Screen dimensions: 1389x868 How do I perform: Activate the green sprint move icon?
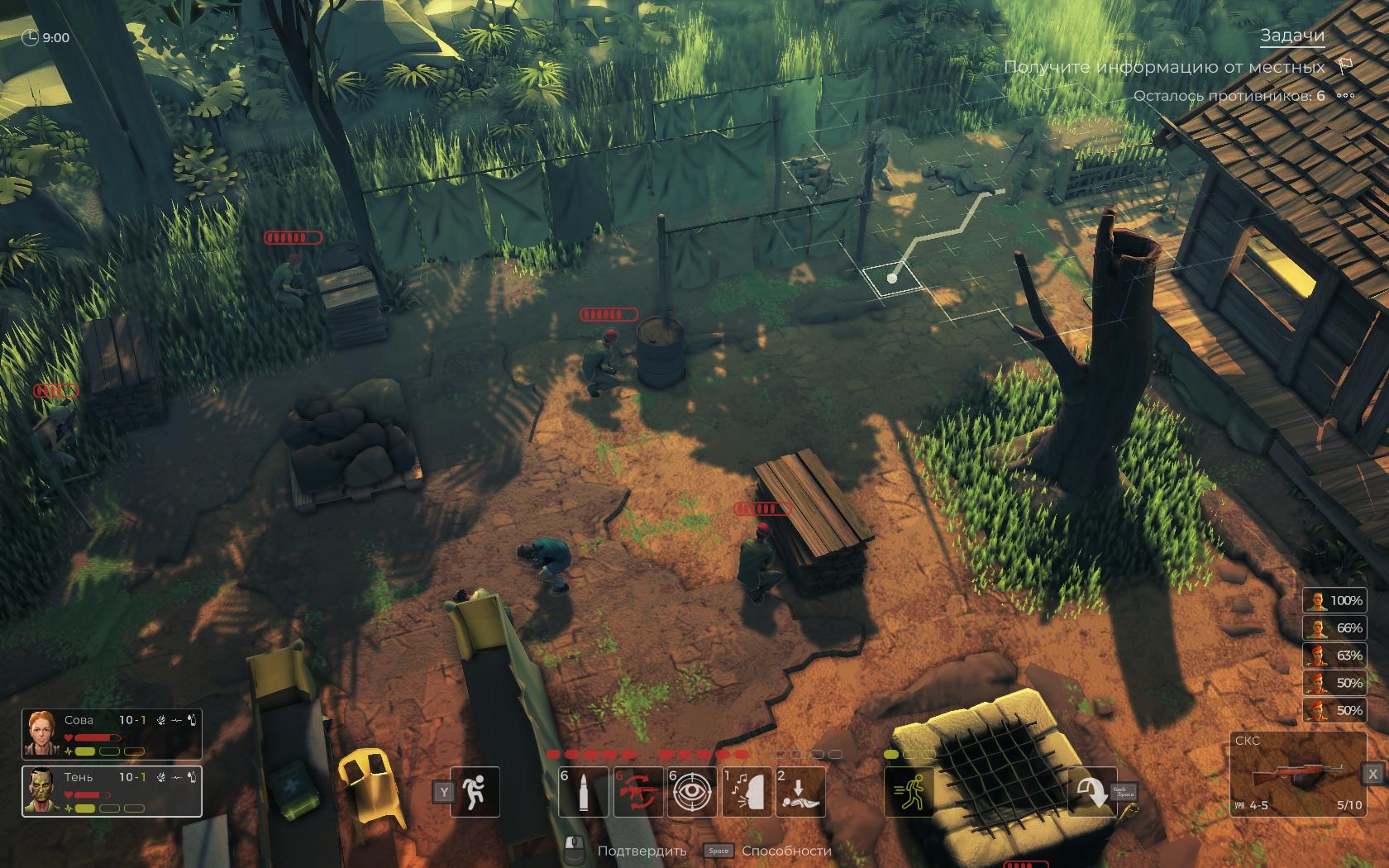pos(909,792)
